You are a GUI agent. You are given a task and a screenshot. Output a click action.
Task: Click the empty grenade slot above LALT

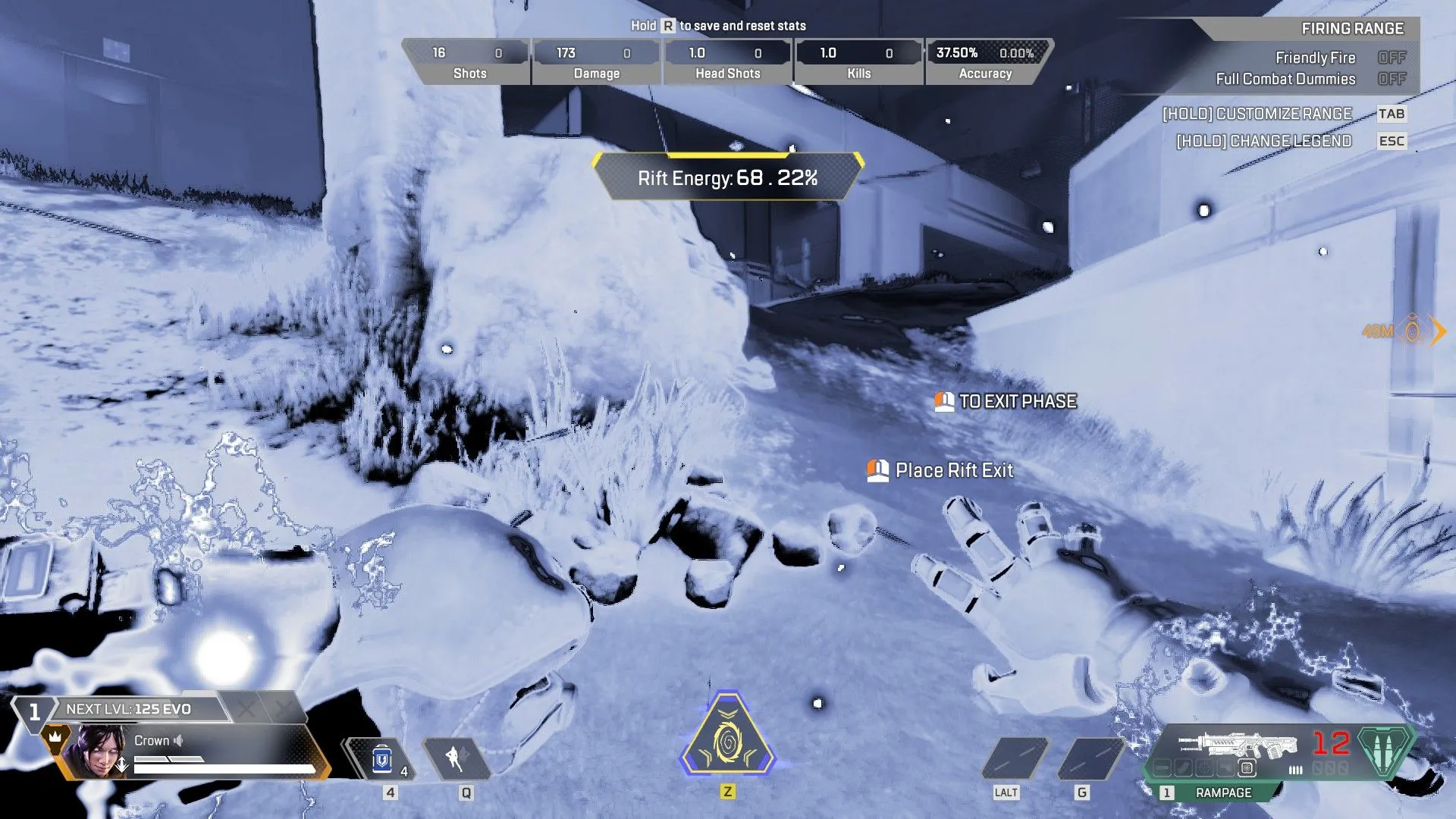[x=1016, y=756]
